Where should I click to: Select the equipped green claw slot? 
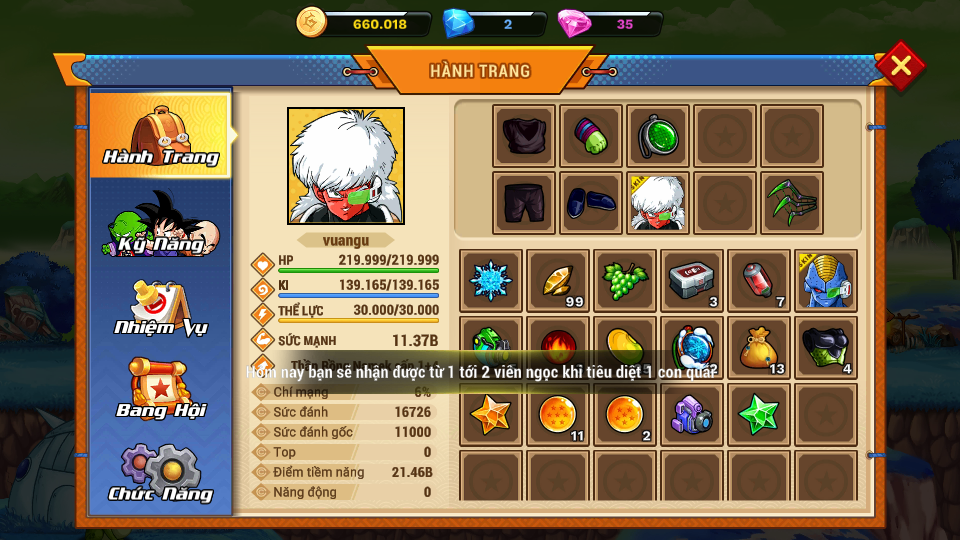tap(792, 203)
